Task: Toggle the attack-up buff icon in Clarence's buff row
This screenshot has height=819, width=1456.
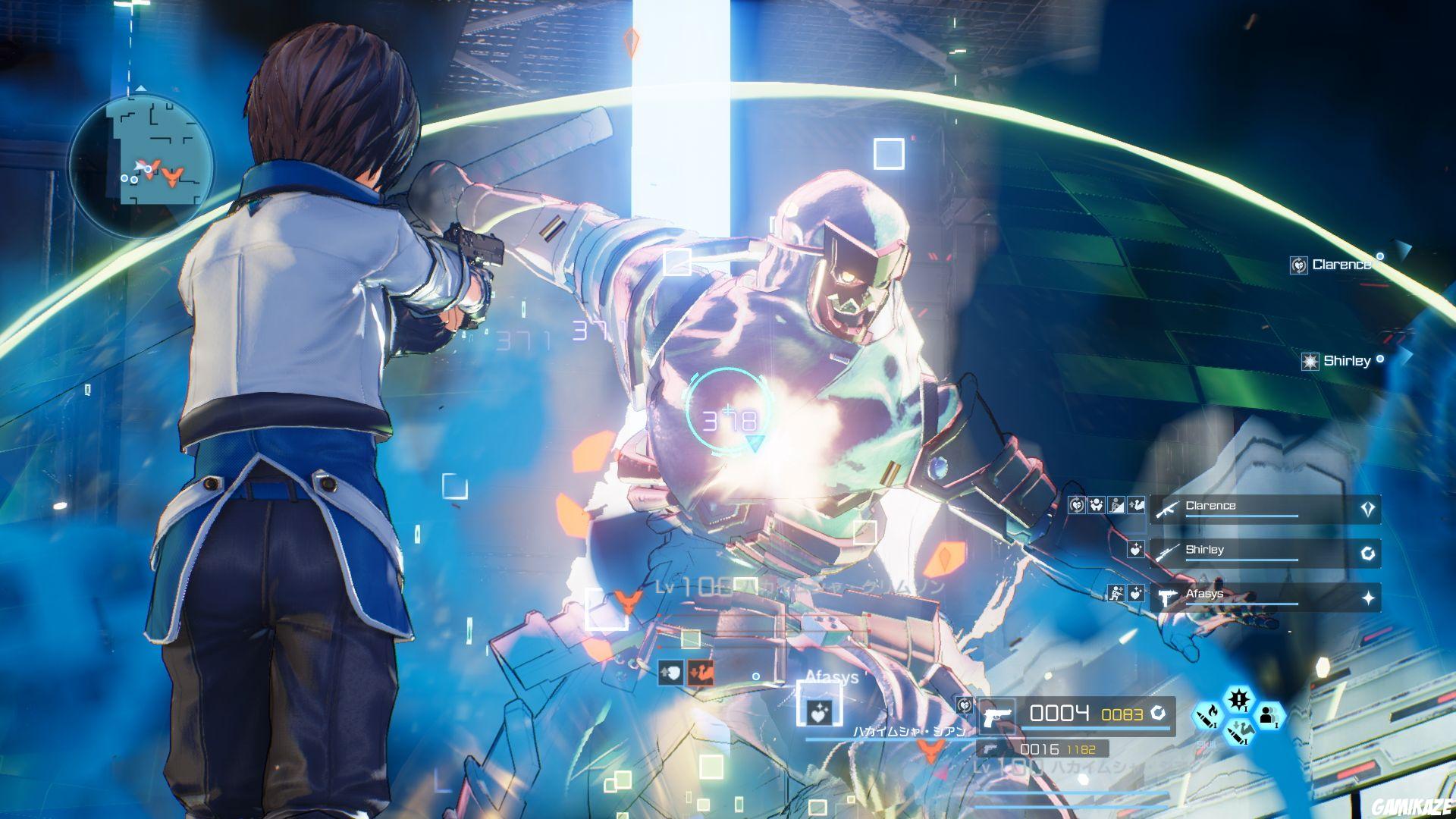Action: pos(1136,506)
